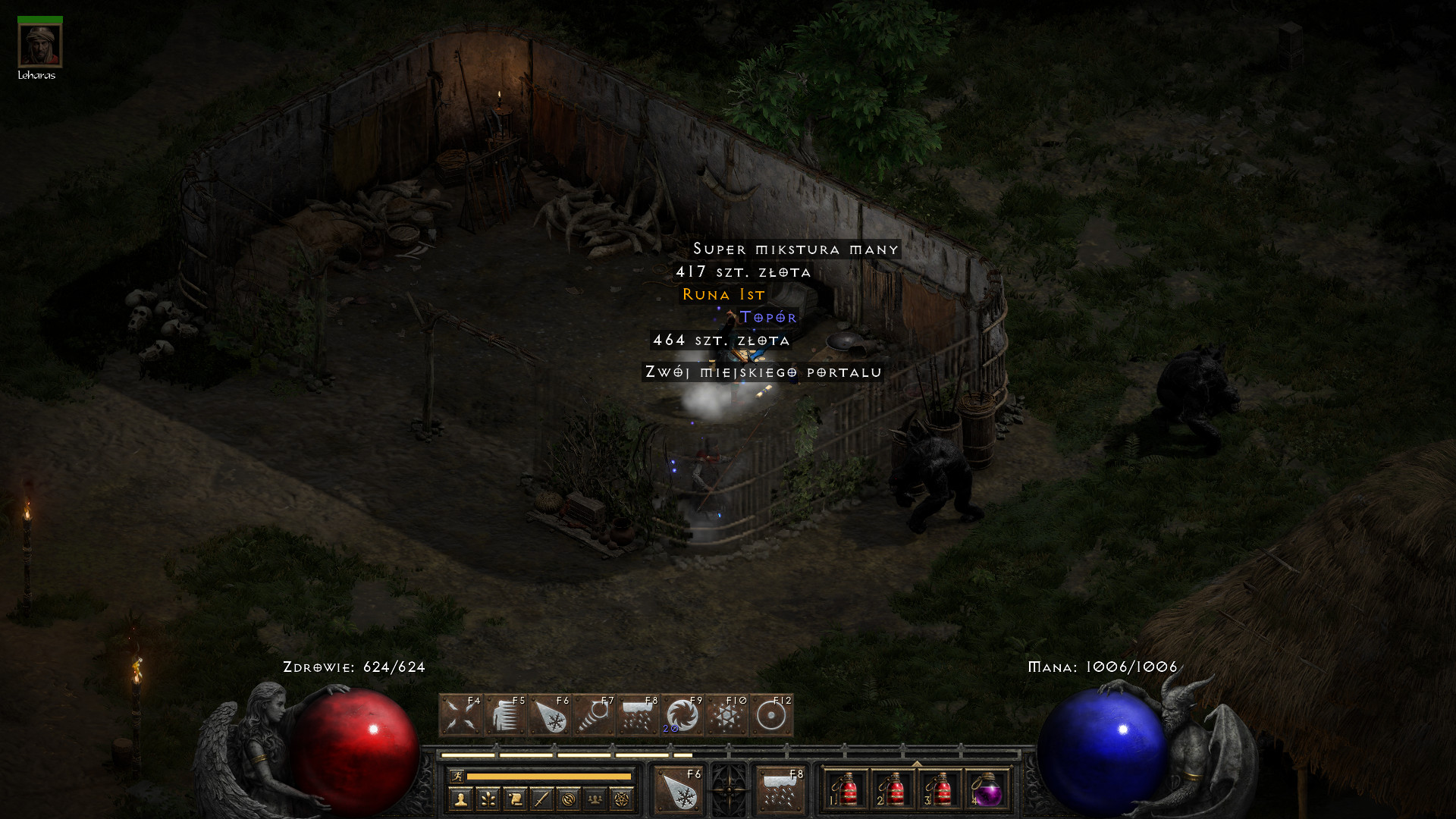Choose the F10 snowflake star skill
The height and width of the screenshot is (819, 1456).
726,715
